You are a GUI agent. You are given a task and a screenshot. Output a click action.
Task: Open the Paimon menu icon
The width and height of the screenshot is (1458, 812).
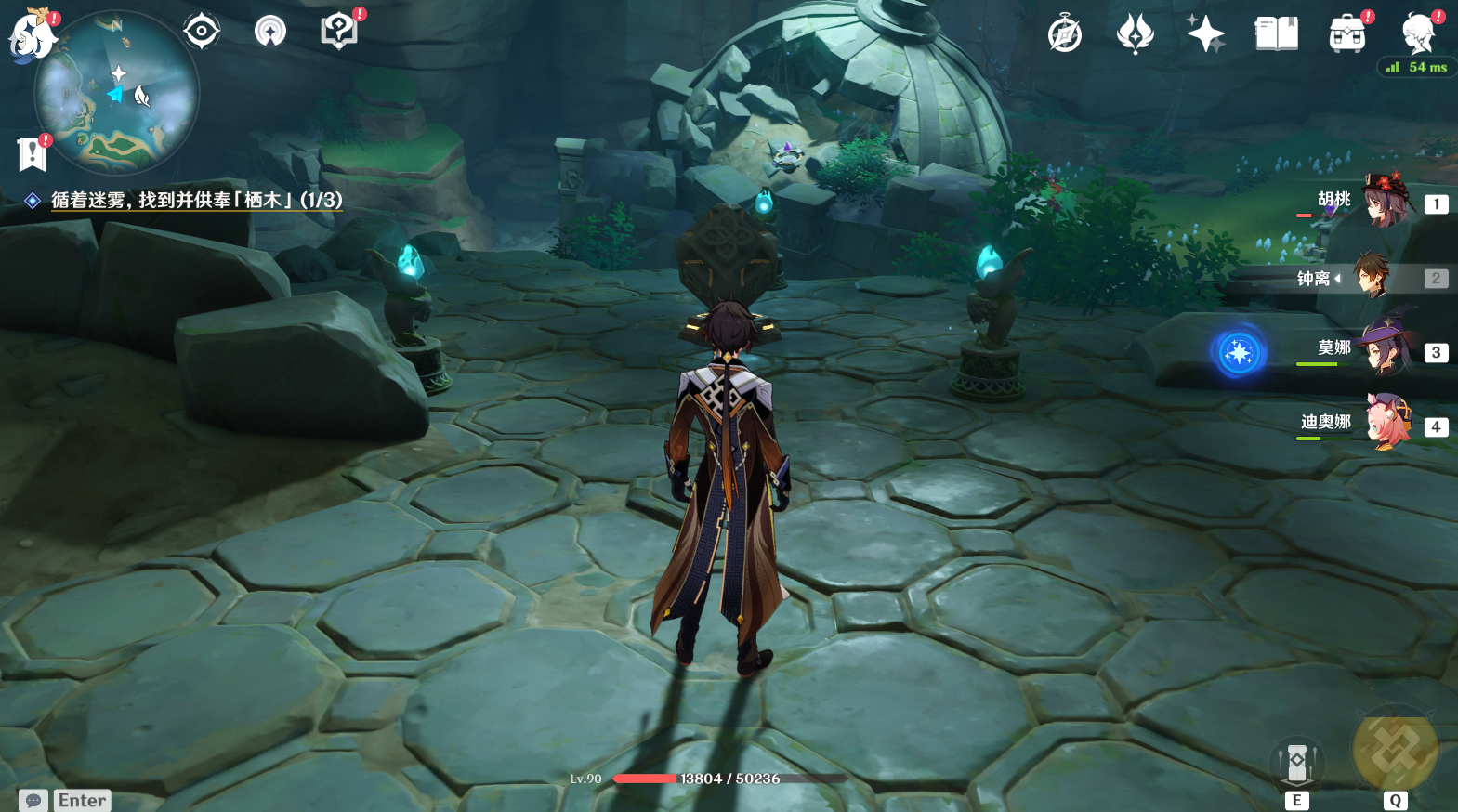pyautogui.click(x=33, y=34)
